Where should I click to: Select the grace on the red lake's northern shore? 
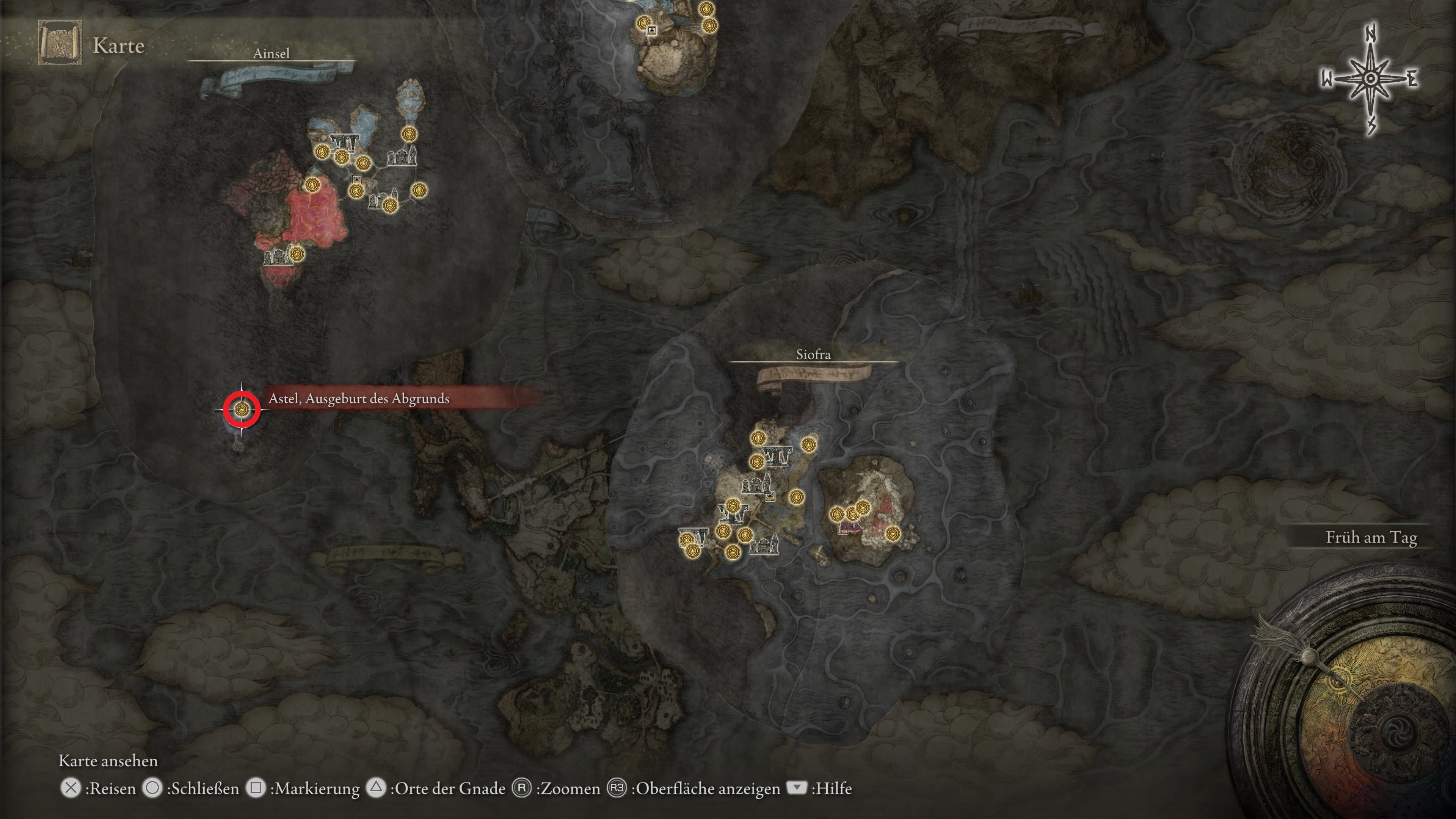pyautogui.click(x=312, y=185)
